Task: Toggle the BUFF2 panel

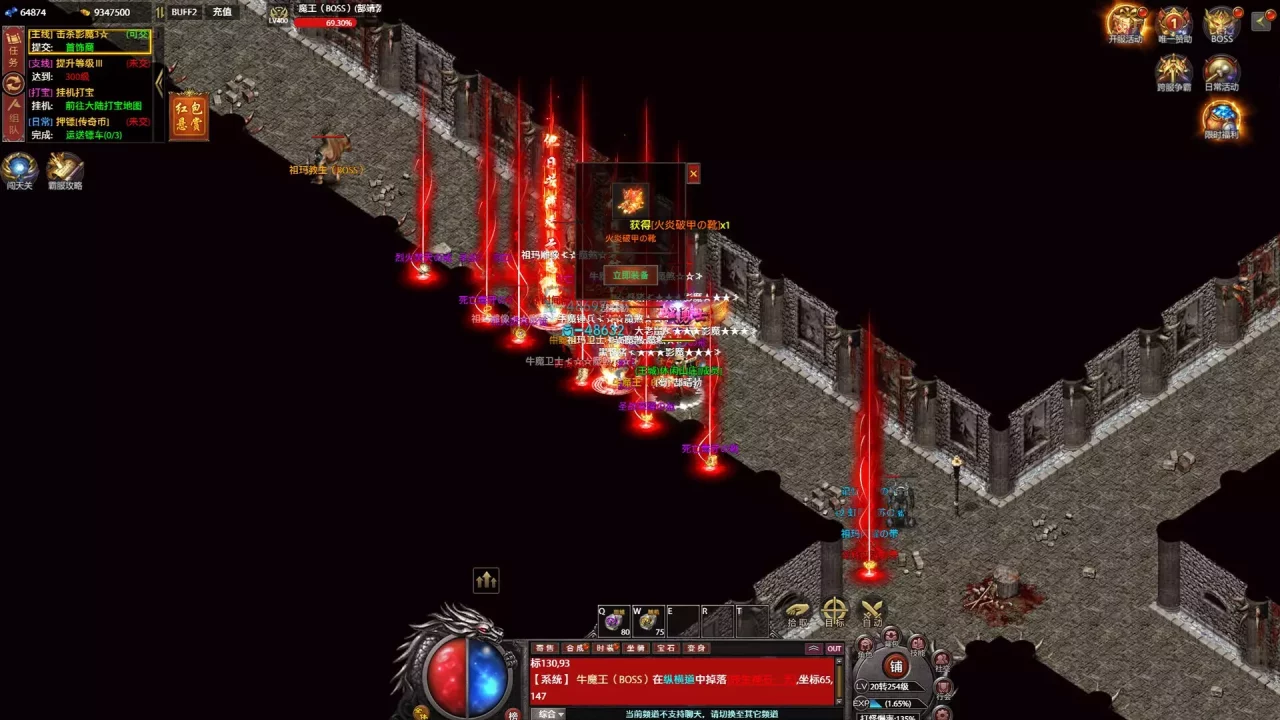Action: click(x=184, y=12)
